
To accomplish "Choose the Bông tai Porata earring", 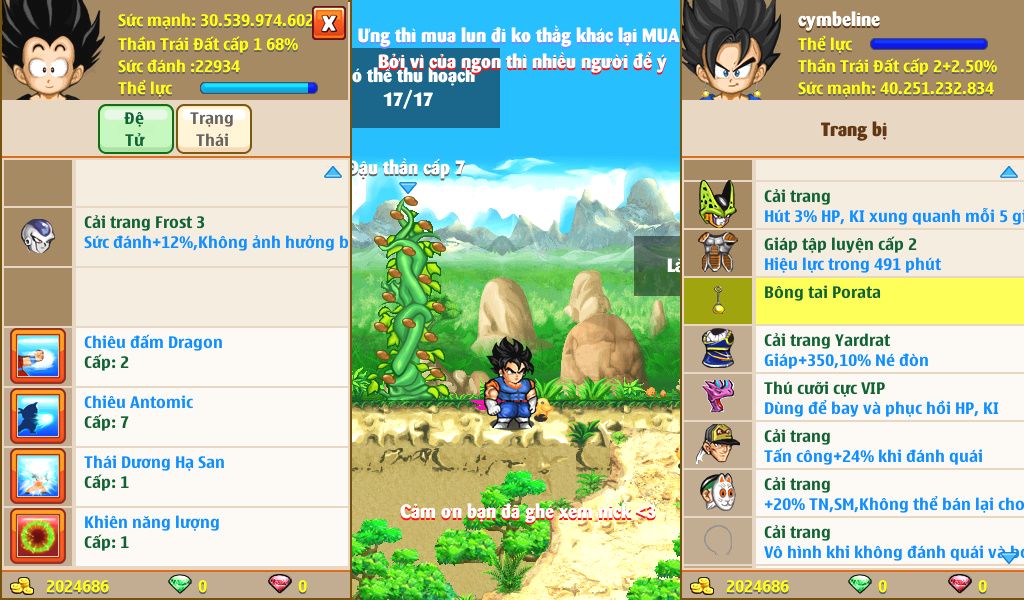I will tap(888, 301).
